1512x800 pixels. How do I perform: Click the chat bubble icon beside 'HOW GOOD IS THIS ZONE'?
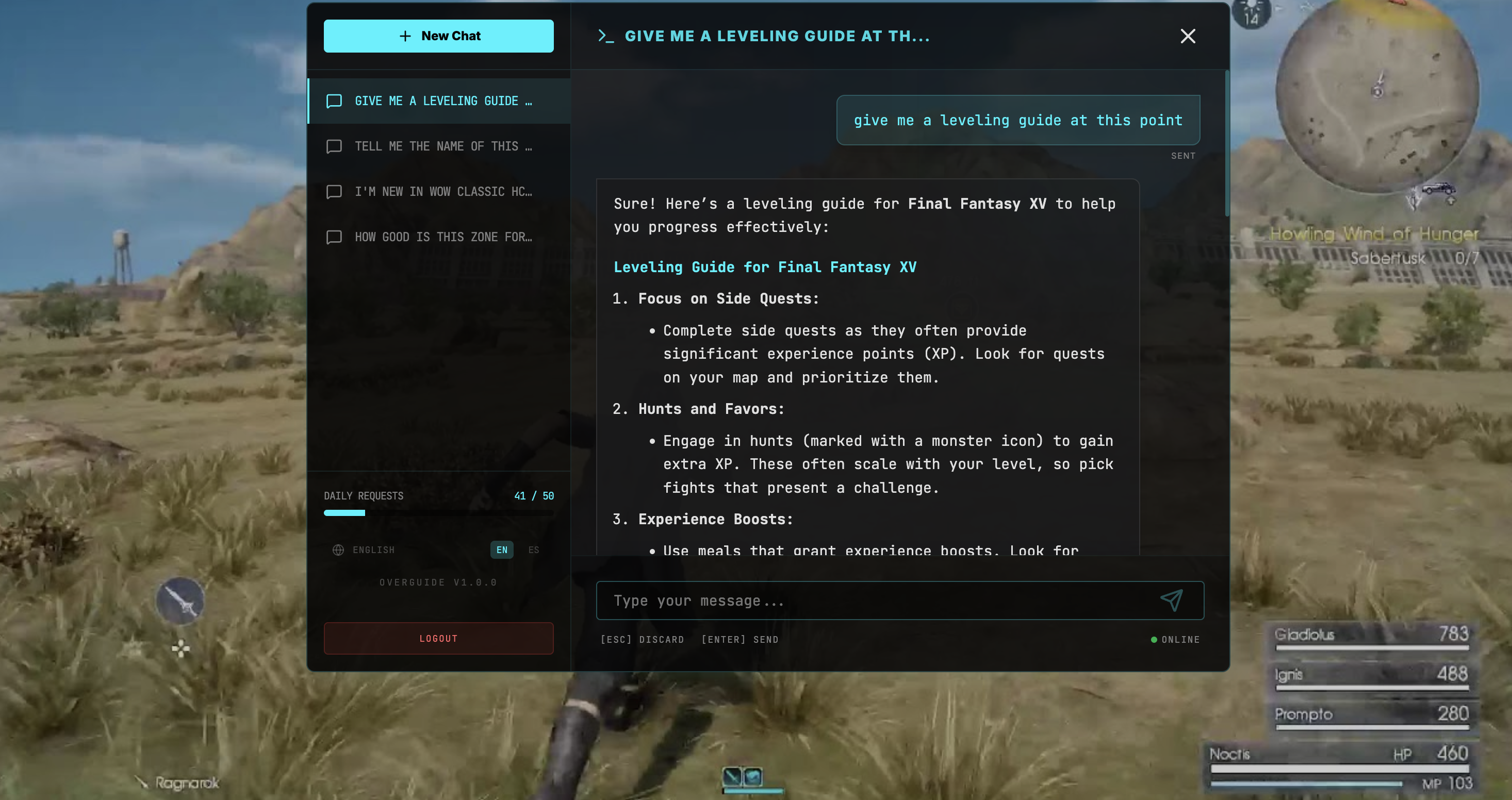334,237
